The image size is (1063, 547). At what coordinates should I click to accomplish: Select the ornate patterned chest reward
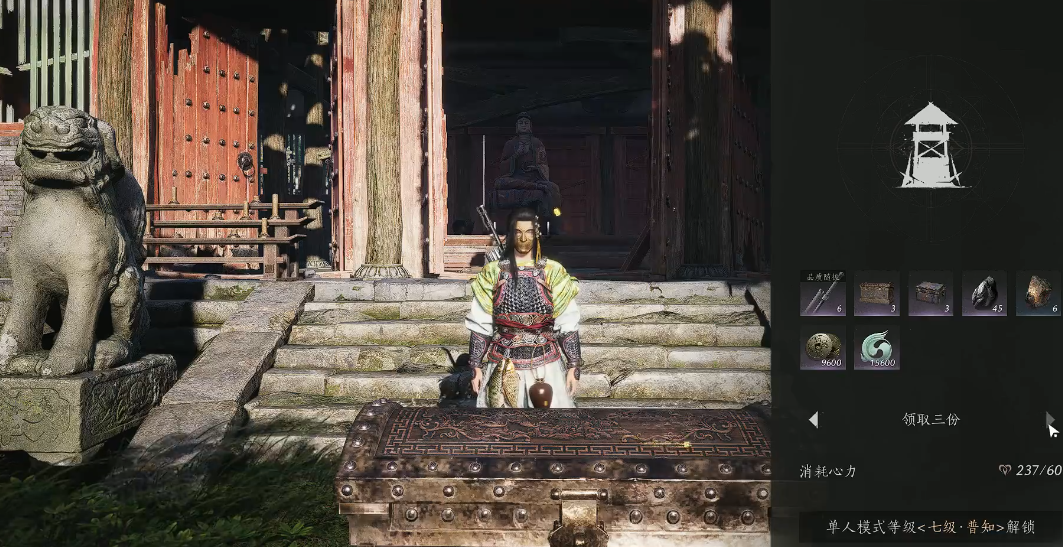(x=876, y=293)
